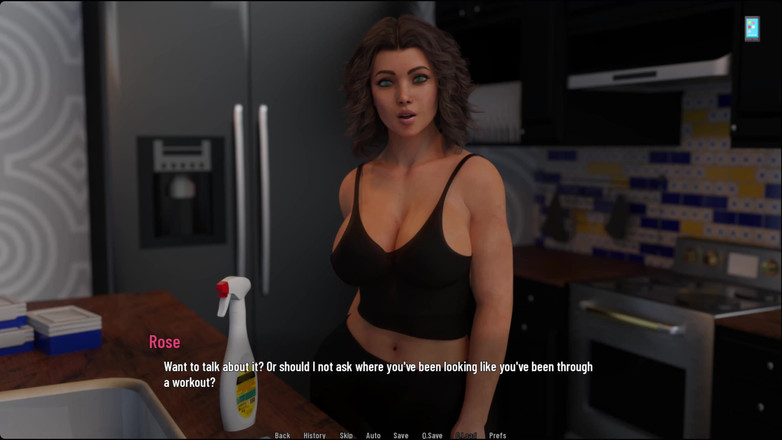Open the Save game menu
The image size is (782, 440).
pyautogui.click(x=400, y=435)
